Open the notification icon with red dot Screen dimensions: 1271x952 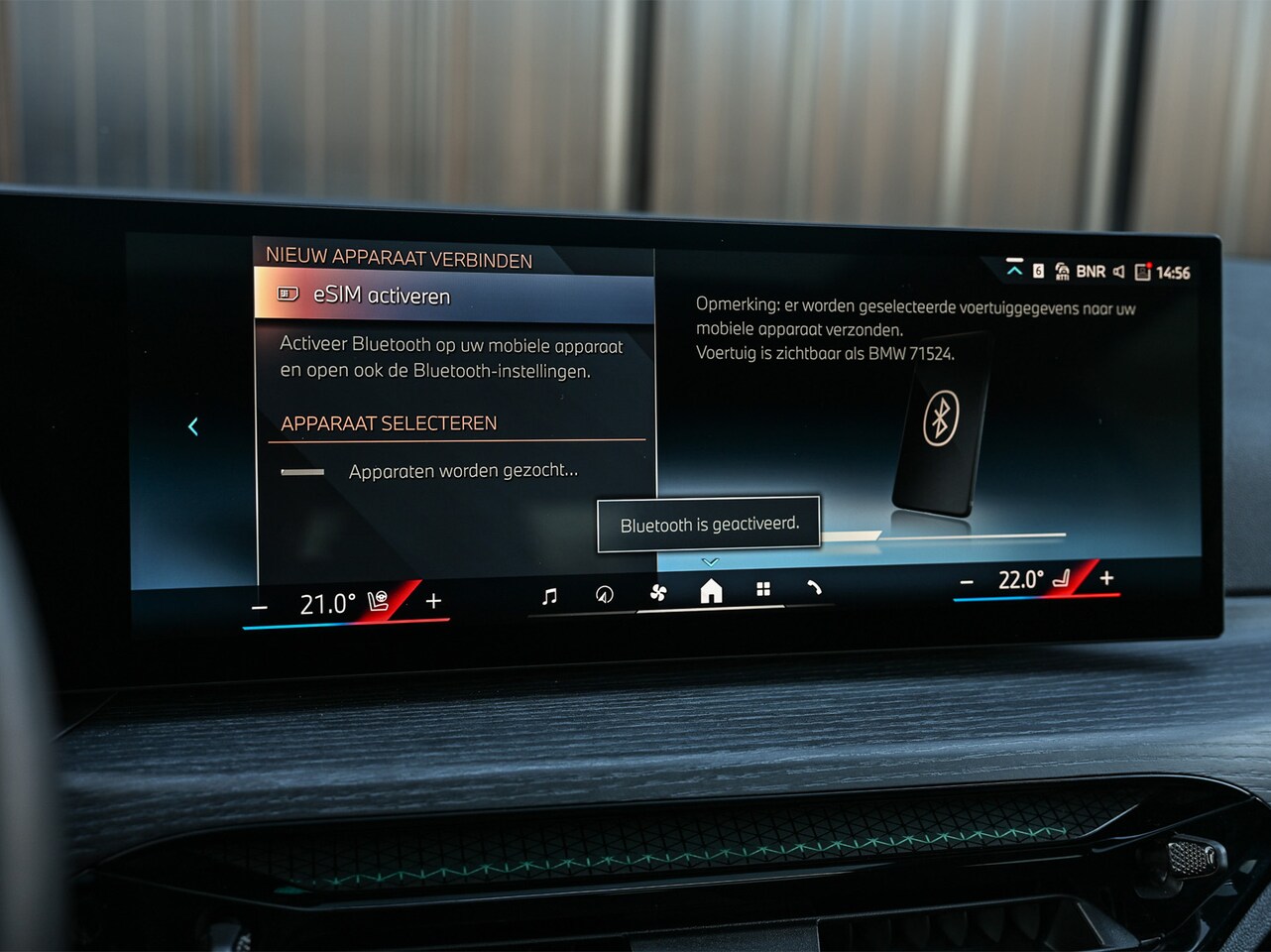pos(1142,272)
